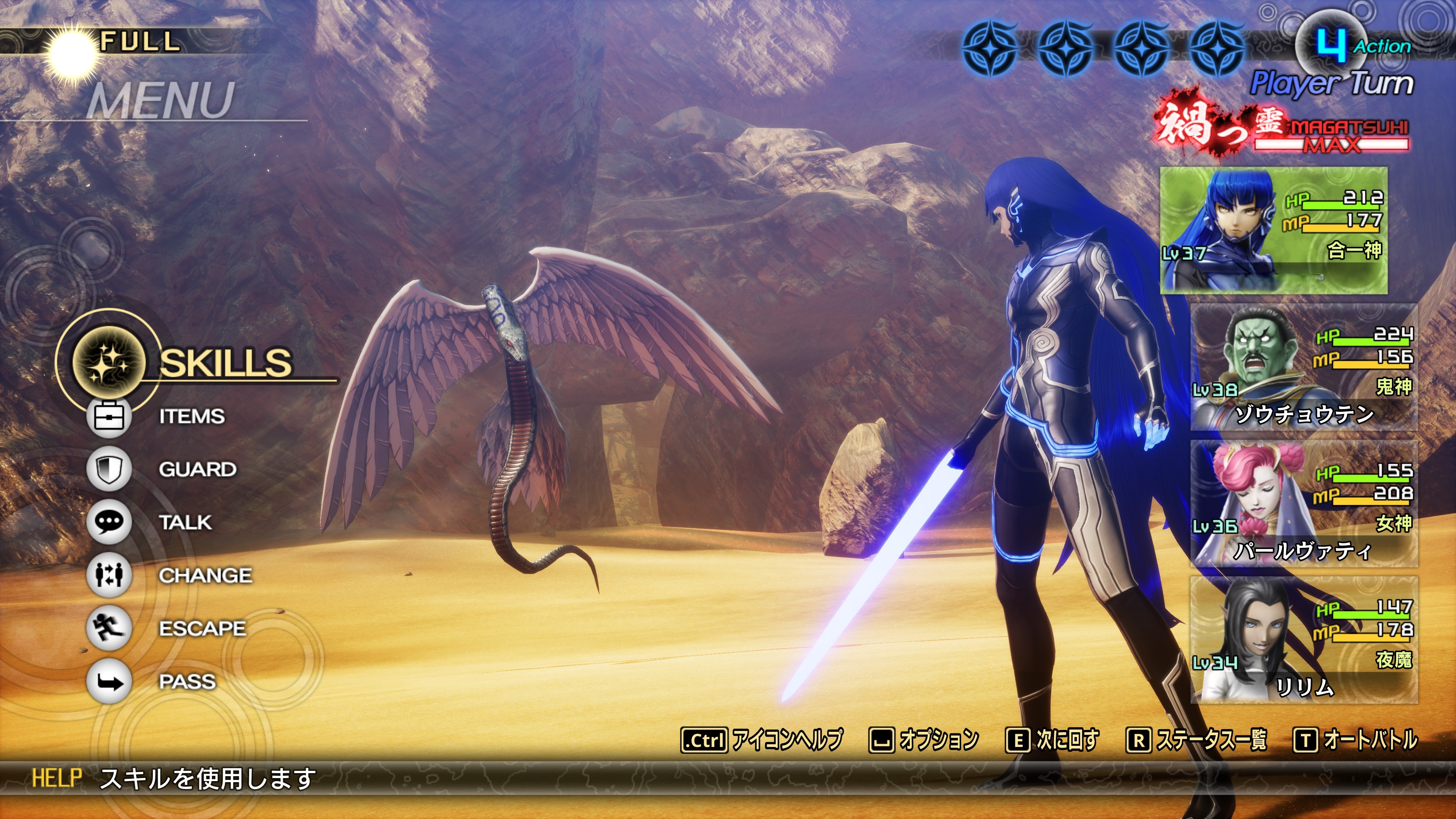Select the Lv37 protagonist party panel
The height and width of the screenshot is (819, 1456).
coord(1274,231)
